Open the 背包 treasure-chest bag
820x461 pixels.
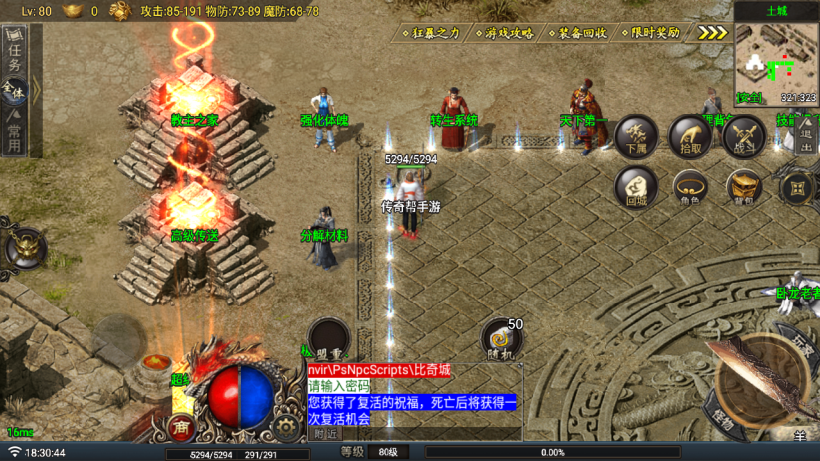(x=742, y=187)
